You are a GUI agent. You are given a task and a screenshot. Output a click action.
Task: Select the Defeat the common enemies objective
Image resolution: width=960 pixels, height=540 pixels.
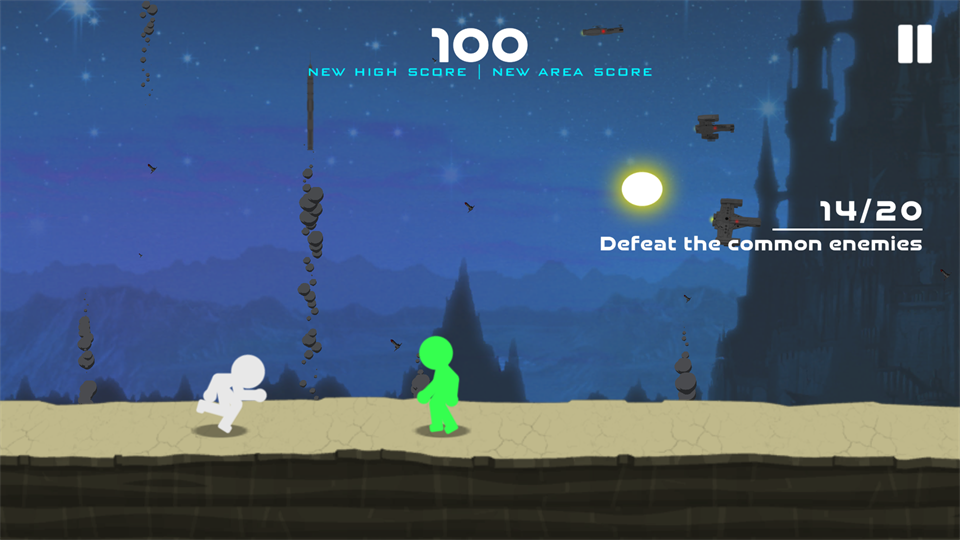(x=760, y=243)
